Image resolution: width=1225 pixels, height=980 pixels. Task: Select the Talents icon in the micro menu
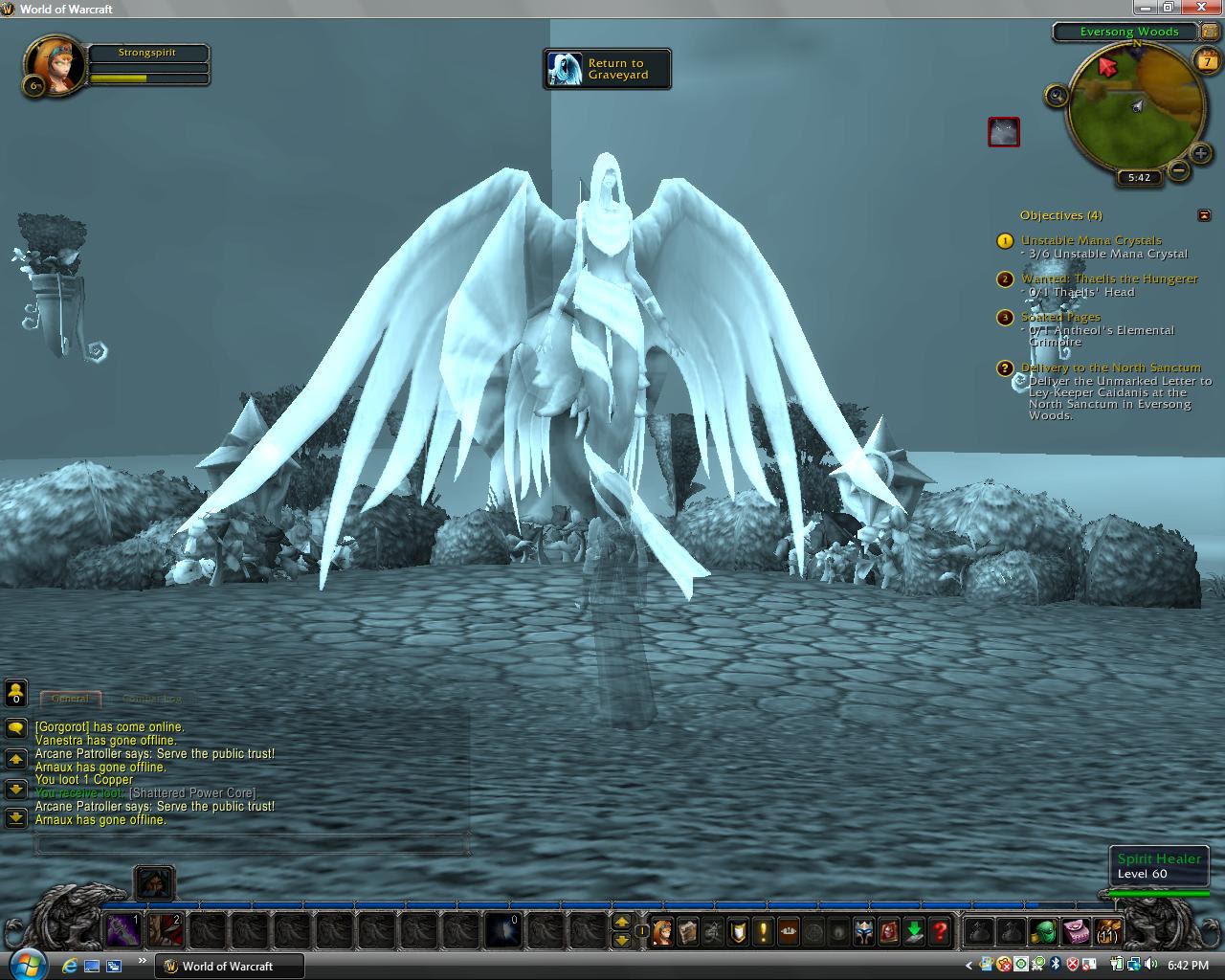[x=710, y=931]
